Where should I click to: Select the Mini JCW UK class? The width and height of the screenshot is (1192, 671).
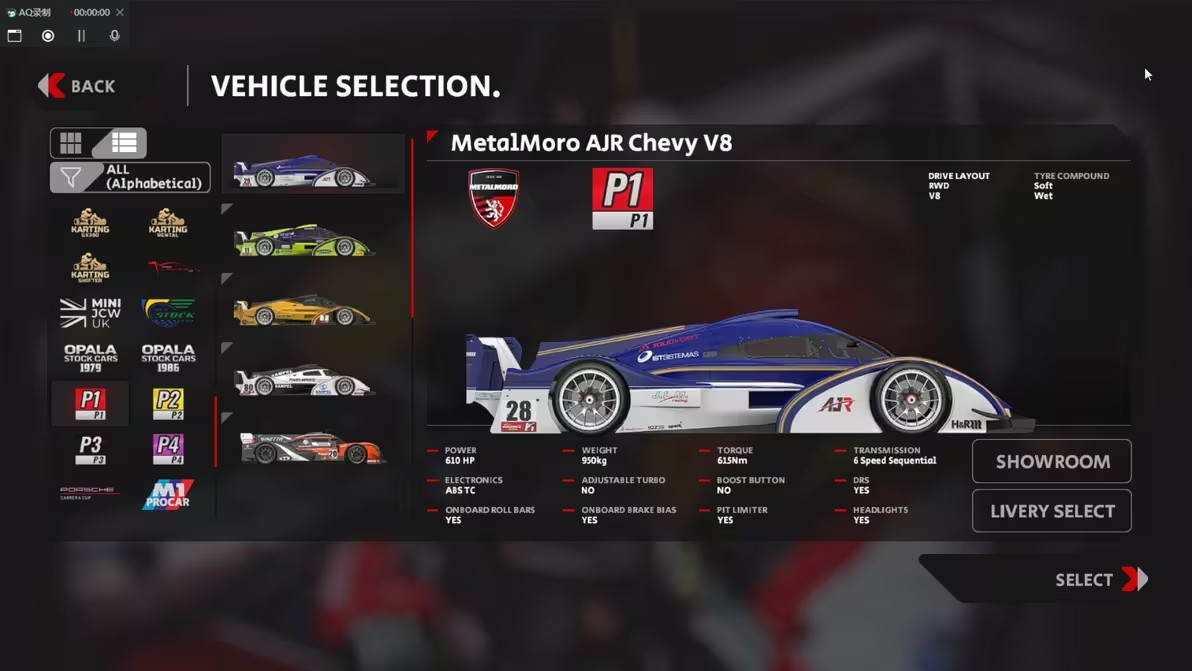[90, 312]
